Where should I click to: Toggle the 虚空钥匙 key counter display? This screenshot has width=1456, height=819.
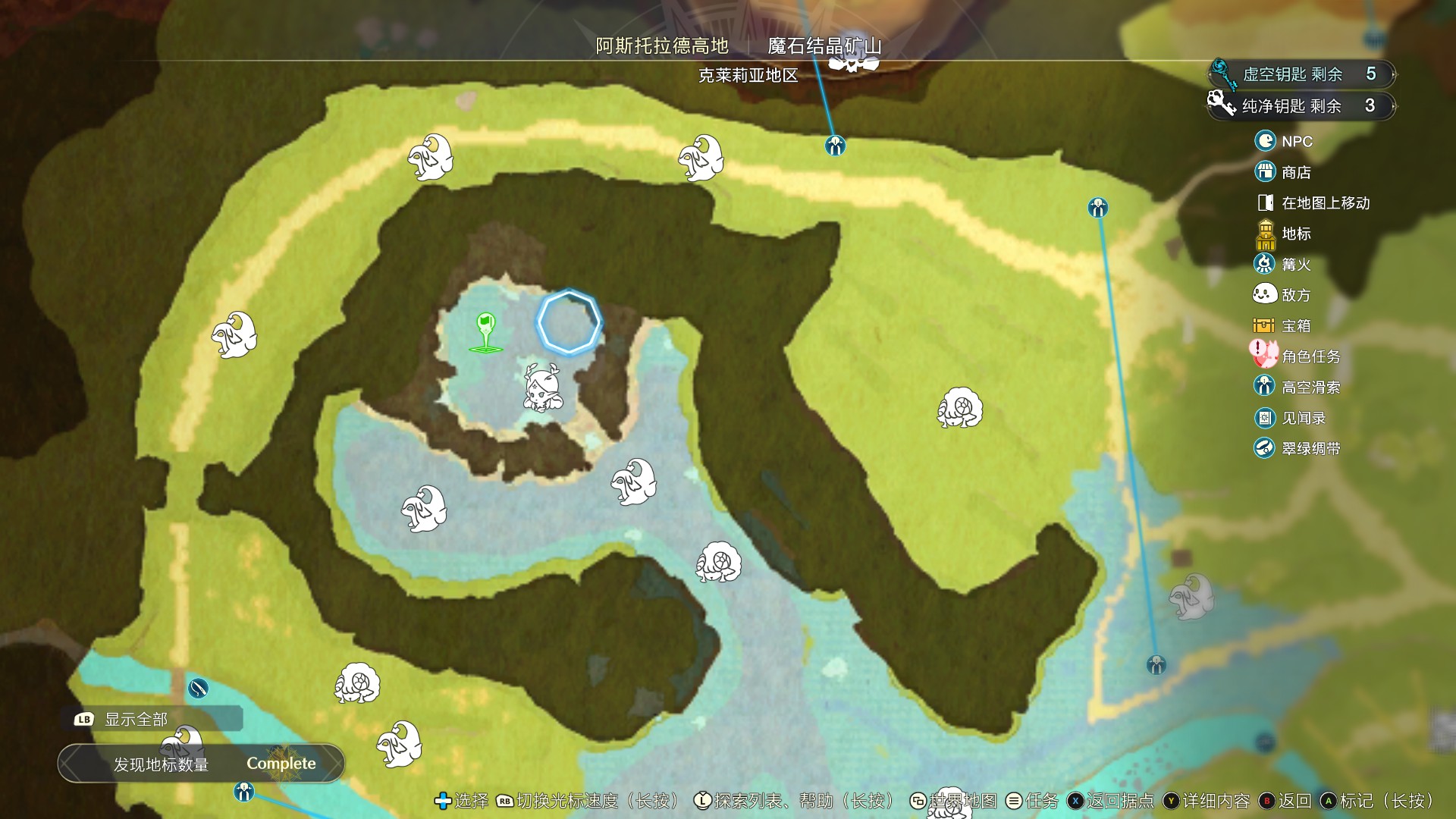(x=1300, y=74)
